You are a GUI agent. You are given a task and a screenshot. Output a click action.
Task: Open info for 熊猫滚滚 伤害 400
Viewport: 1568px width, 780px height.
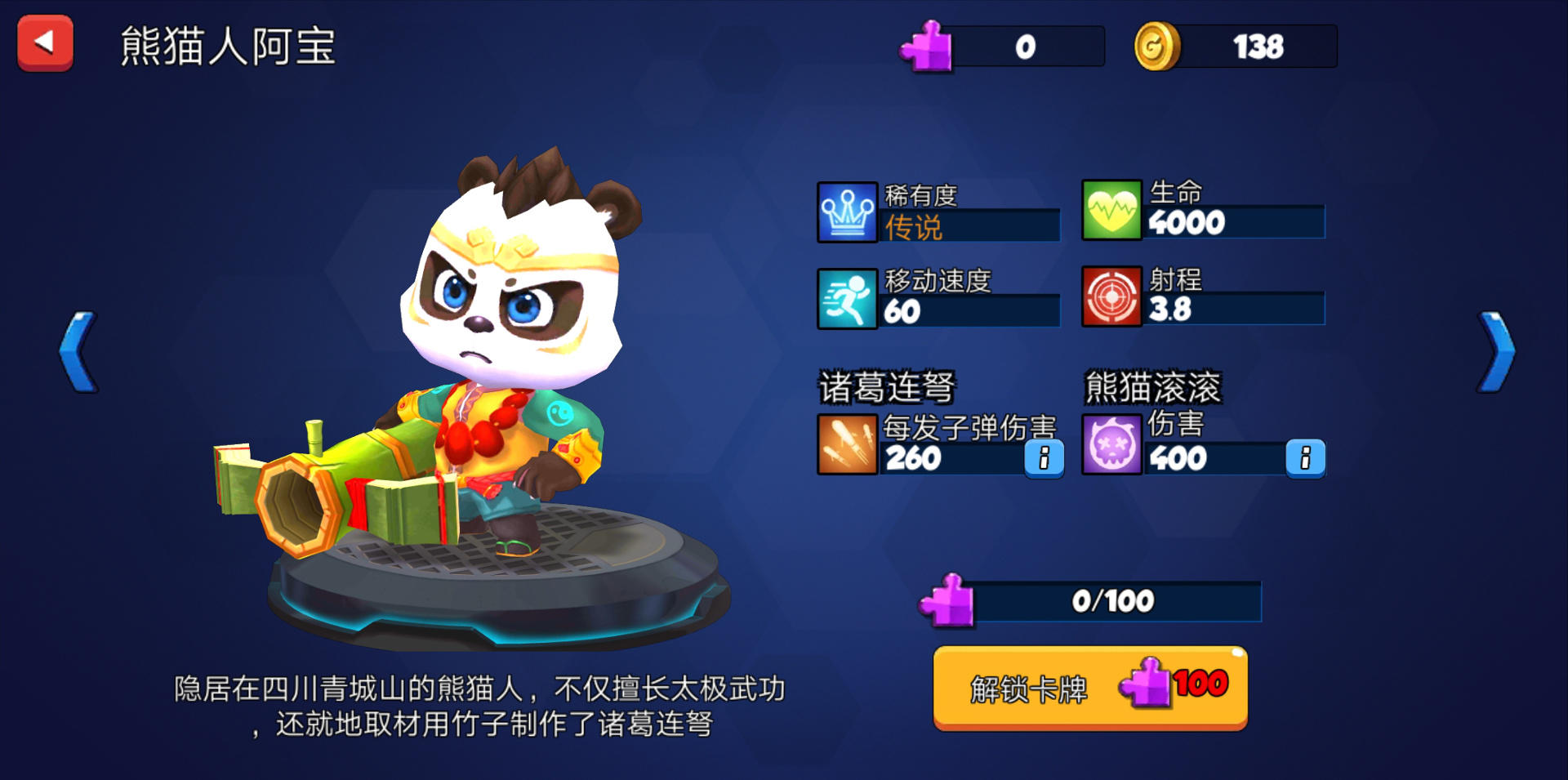1305,459
